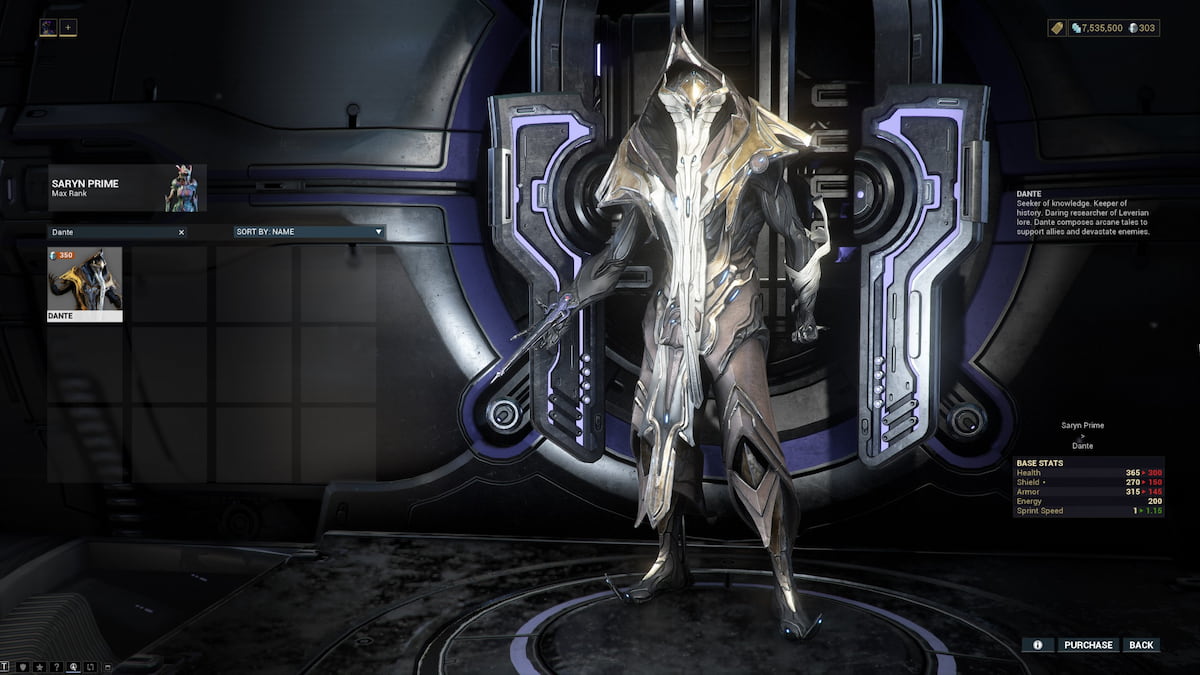Click the Dante search field
Viewport: 1200px width, 675px height.
(x=110, y=232)
